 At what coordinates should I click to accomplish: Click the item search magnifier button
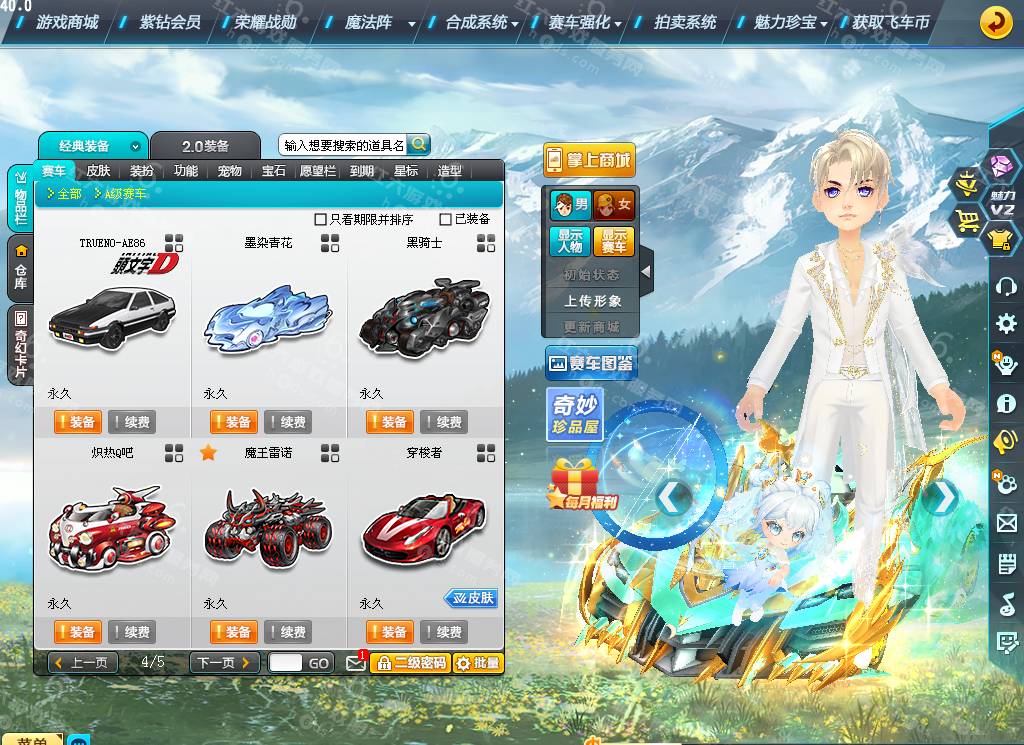click(x=418, y=144)
